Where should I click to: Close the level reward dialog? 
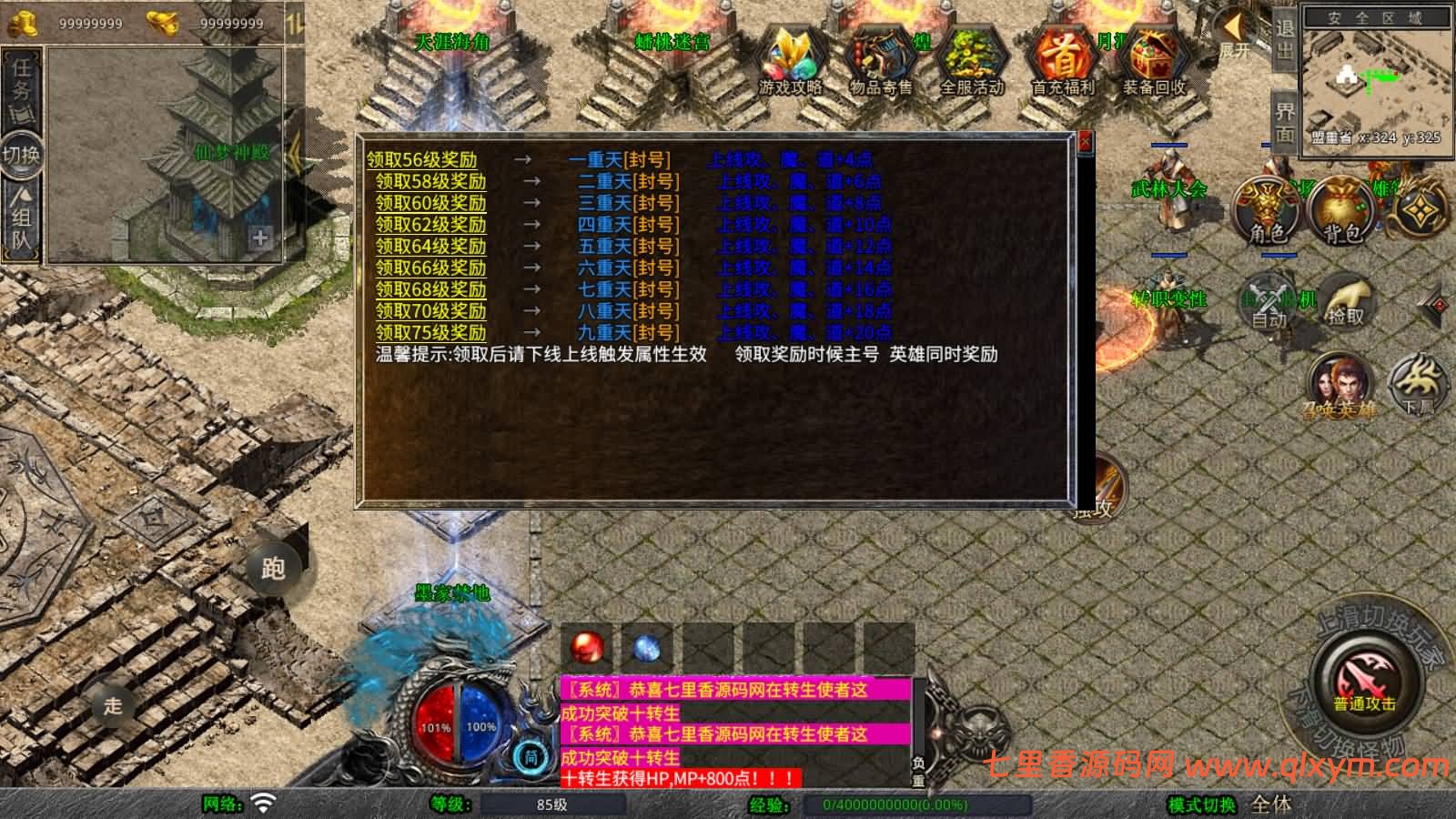pos(1084,141)
